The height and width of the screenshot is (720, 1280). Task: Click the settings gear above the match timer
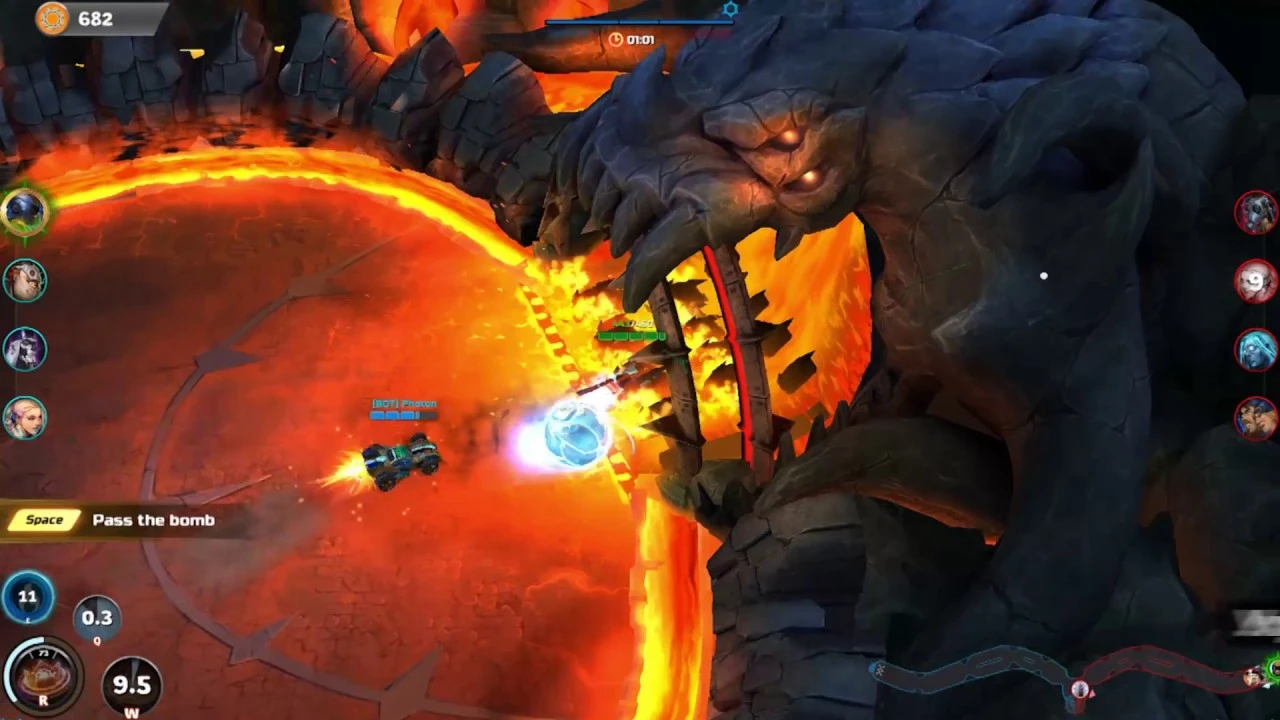730,8
